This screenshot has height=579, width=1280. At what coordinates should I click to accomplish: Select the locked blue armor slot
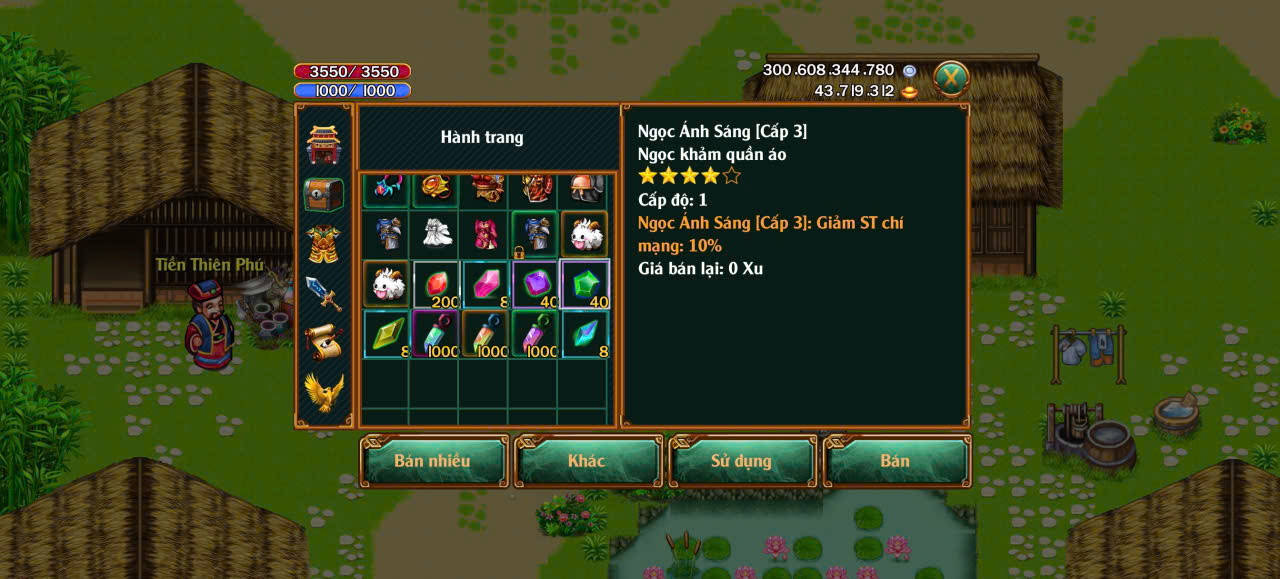click(535, 234)
